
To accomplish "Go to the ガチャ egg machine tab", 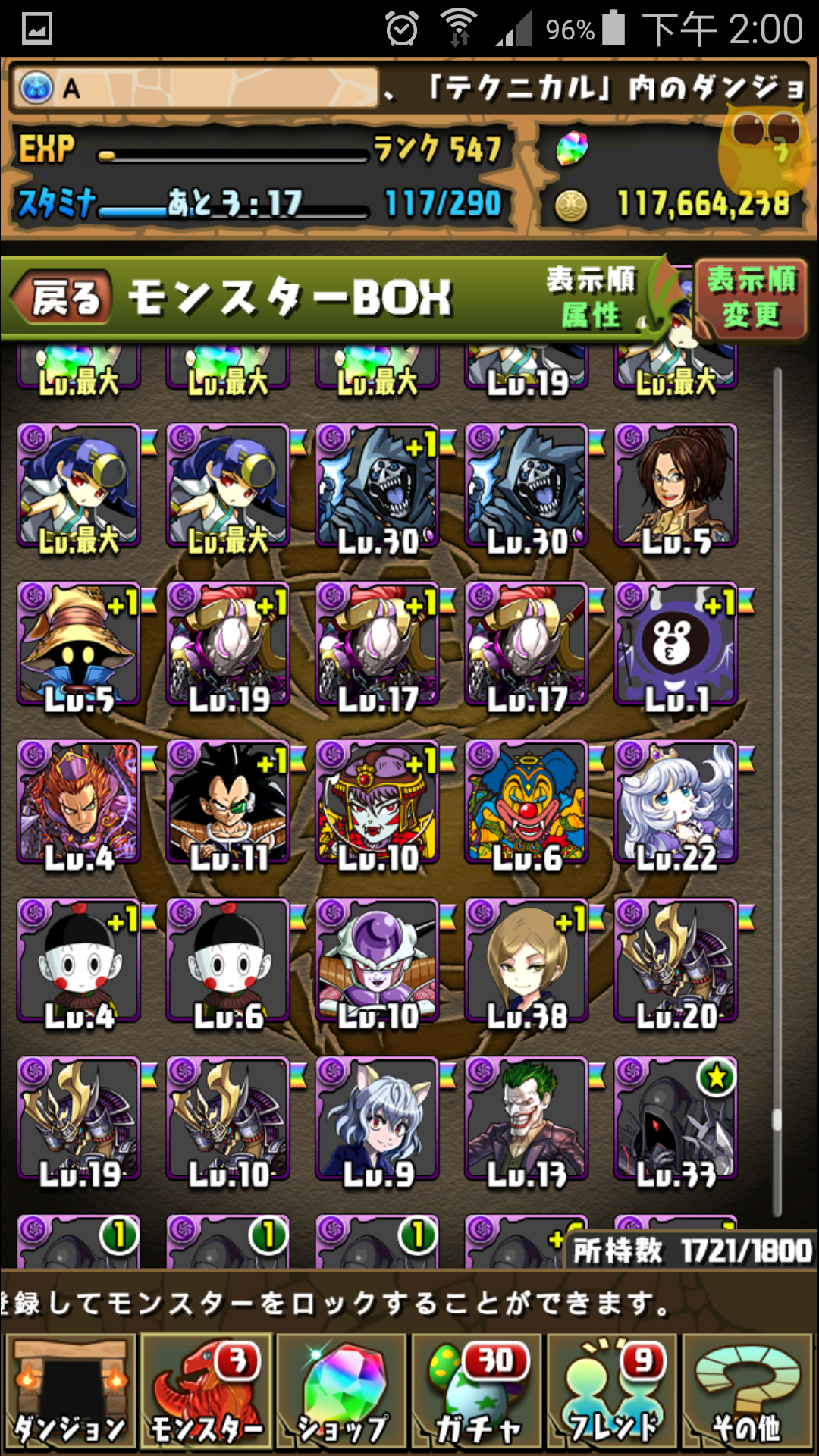I will click(x=478, y=1392).
